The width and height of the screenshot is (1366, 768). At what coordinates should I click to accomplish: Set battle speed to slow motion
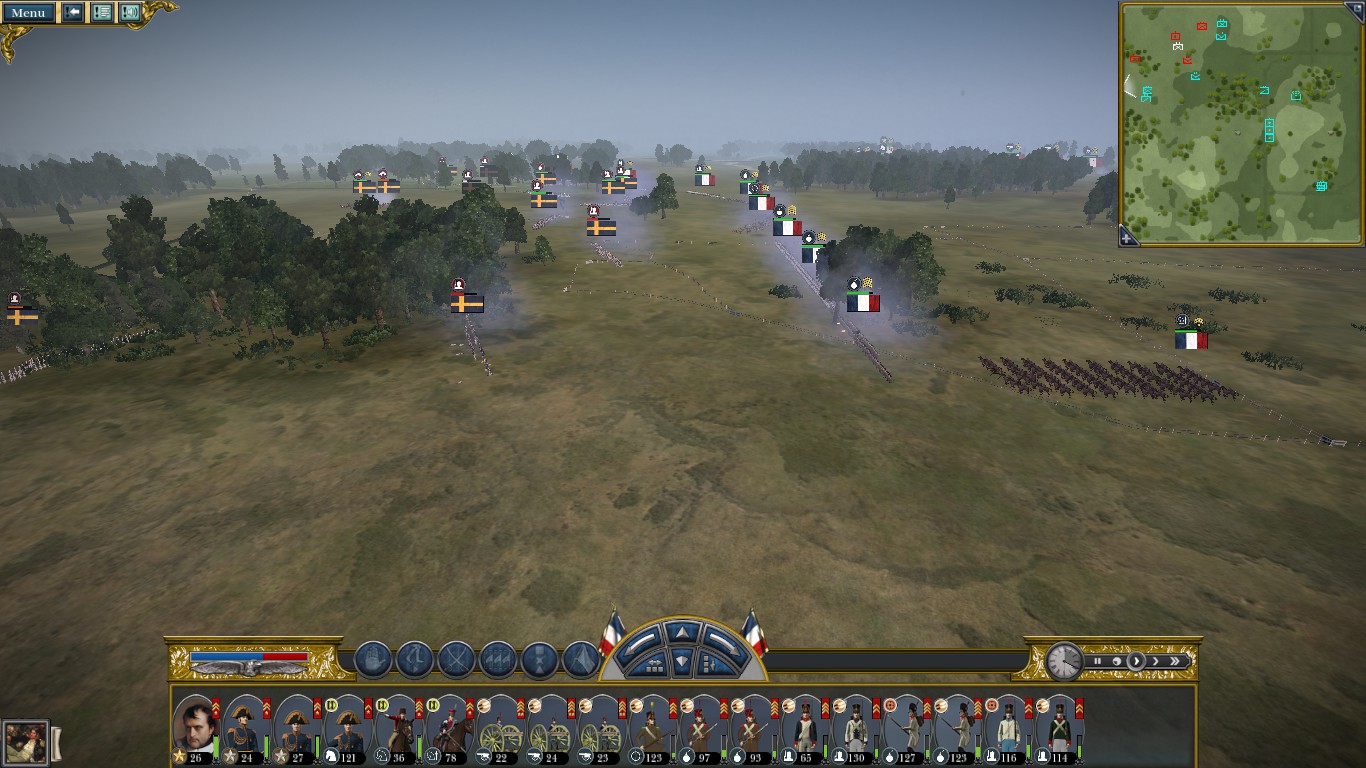(1115, 661)
